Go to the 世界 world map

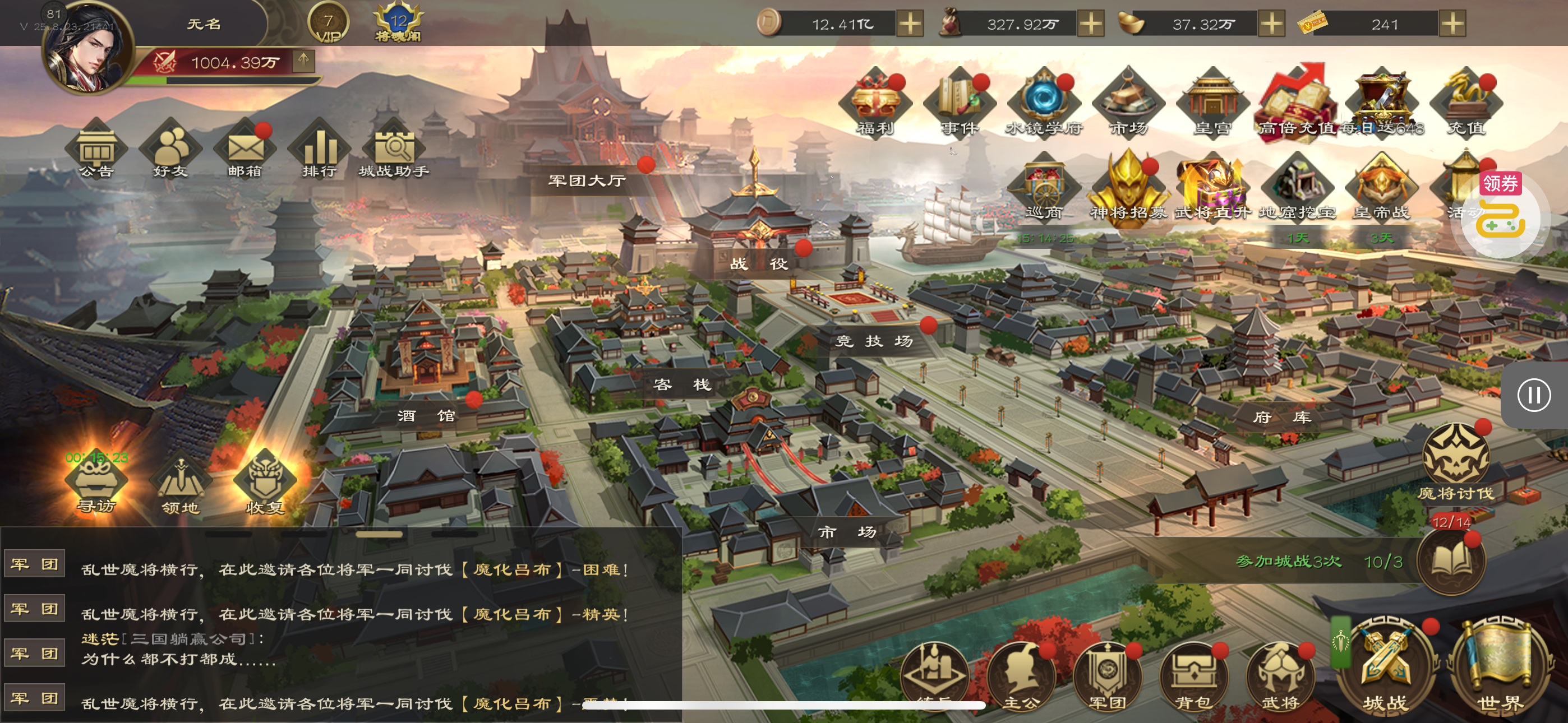(1499, 666)
